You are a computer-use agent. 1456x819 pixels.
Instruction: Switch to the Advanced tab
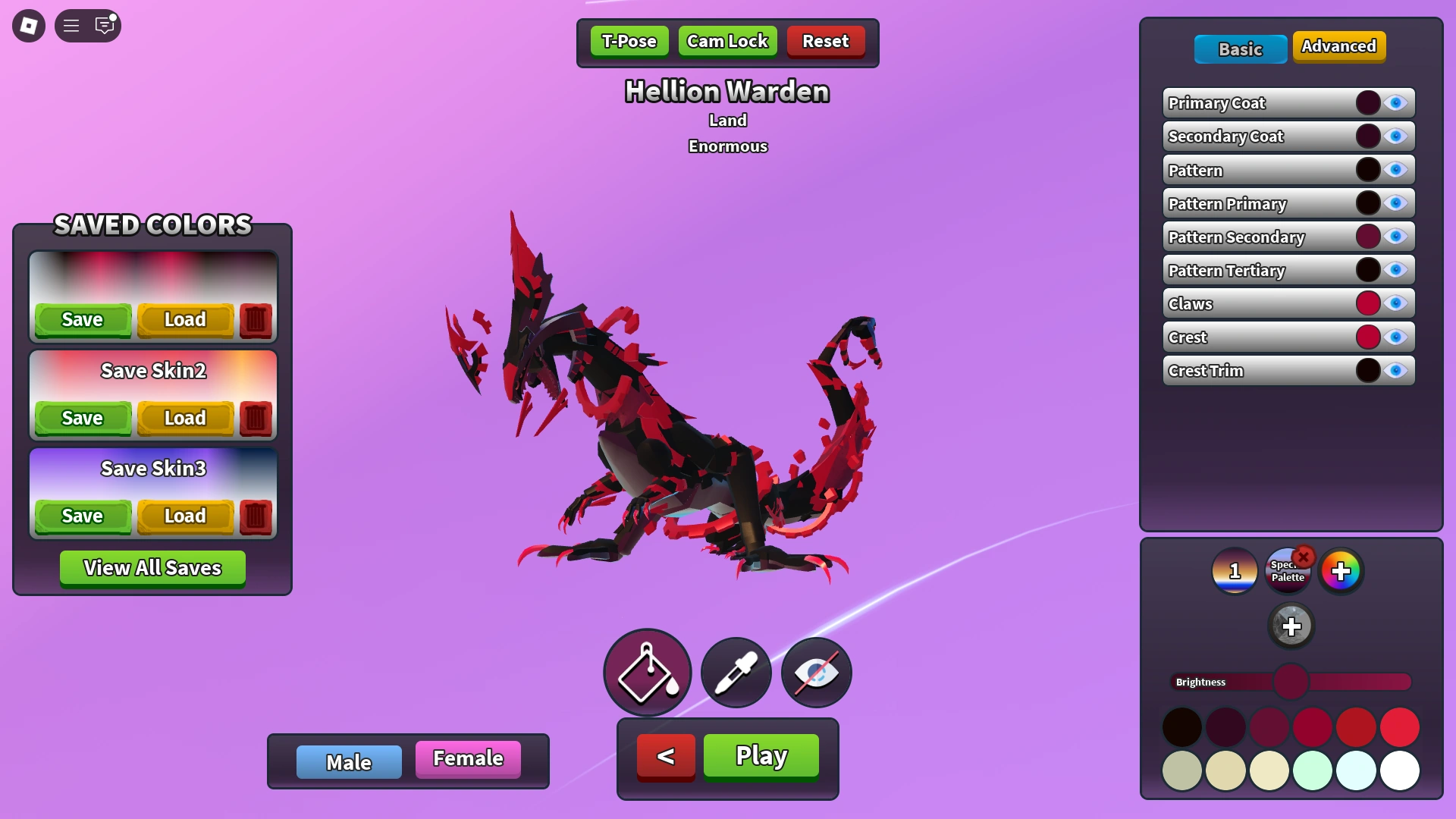(1339, 46)
